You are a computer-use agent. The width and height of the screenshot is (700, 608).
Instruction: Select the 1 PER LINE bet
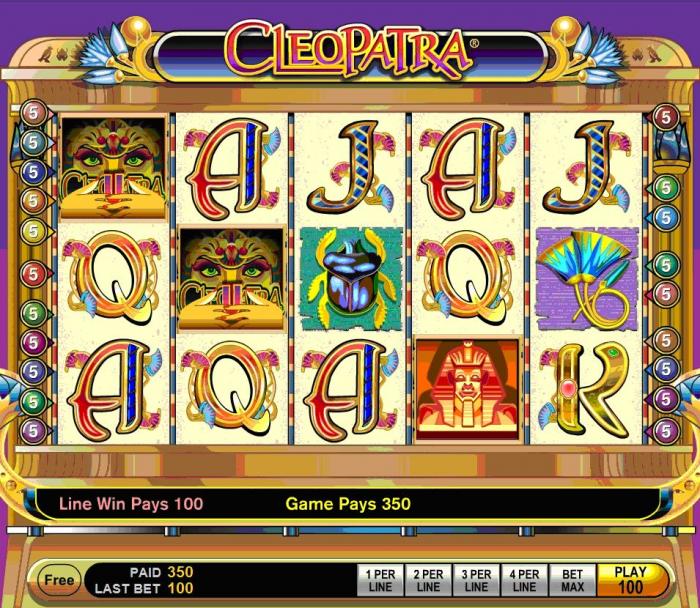(381, 581)
